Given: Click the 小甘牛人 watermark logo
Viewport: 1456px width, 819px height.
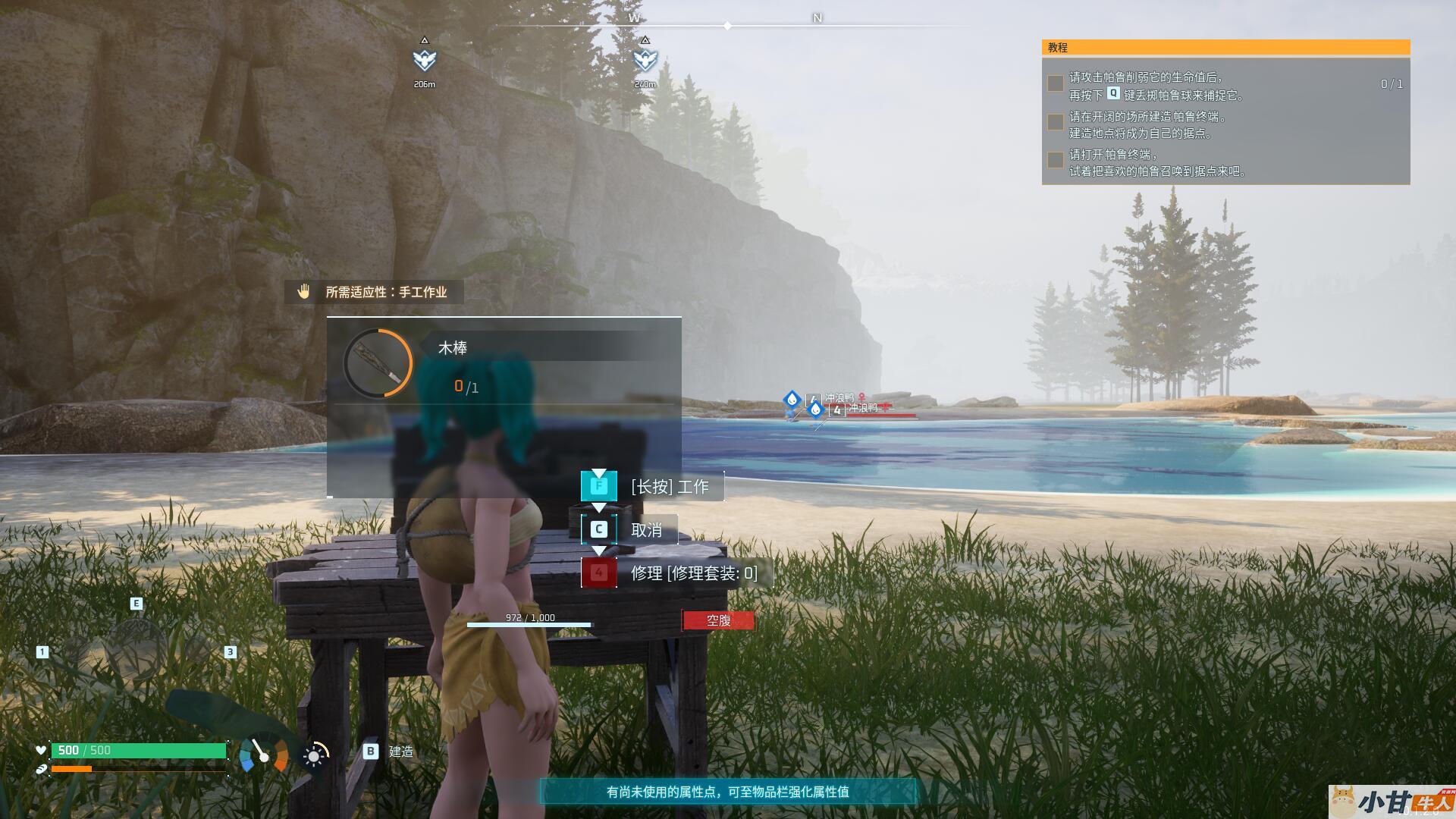Looking at the screenshot, I should click(1392, 801).
